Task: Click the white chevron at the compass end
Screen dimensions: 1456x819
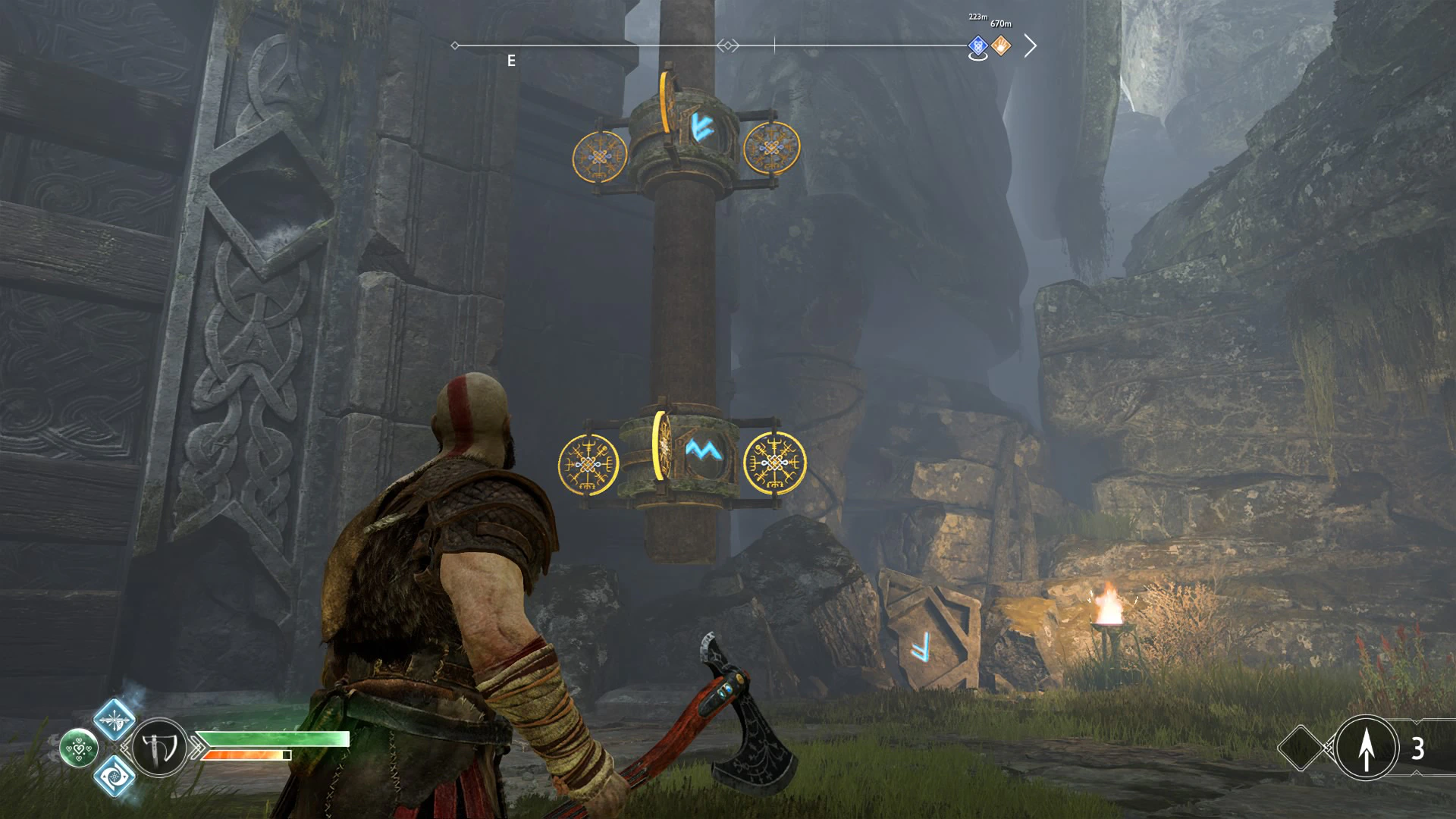Action: coord(1030,46)
